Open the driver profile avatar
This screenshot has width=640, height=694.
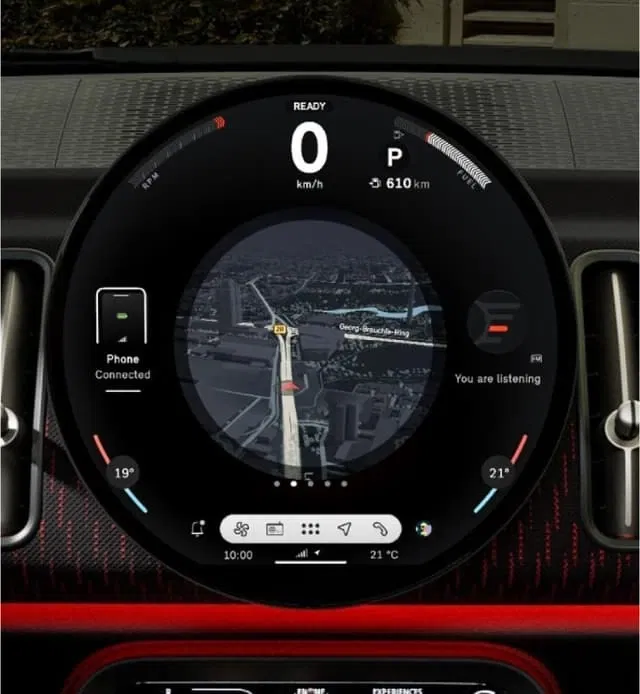424,529
